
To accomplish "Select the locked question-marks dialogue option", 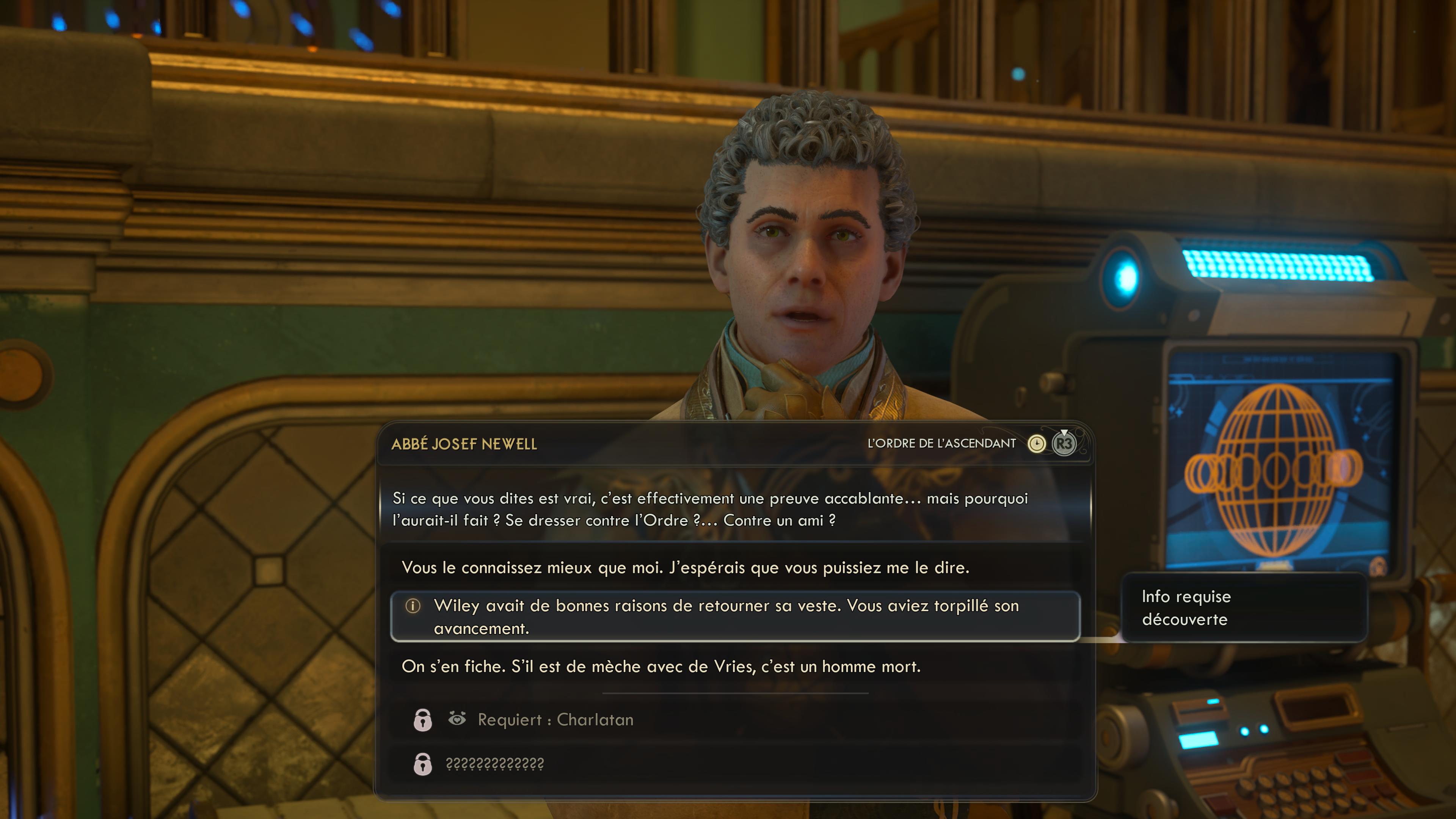I will click(x=494, y=764).
